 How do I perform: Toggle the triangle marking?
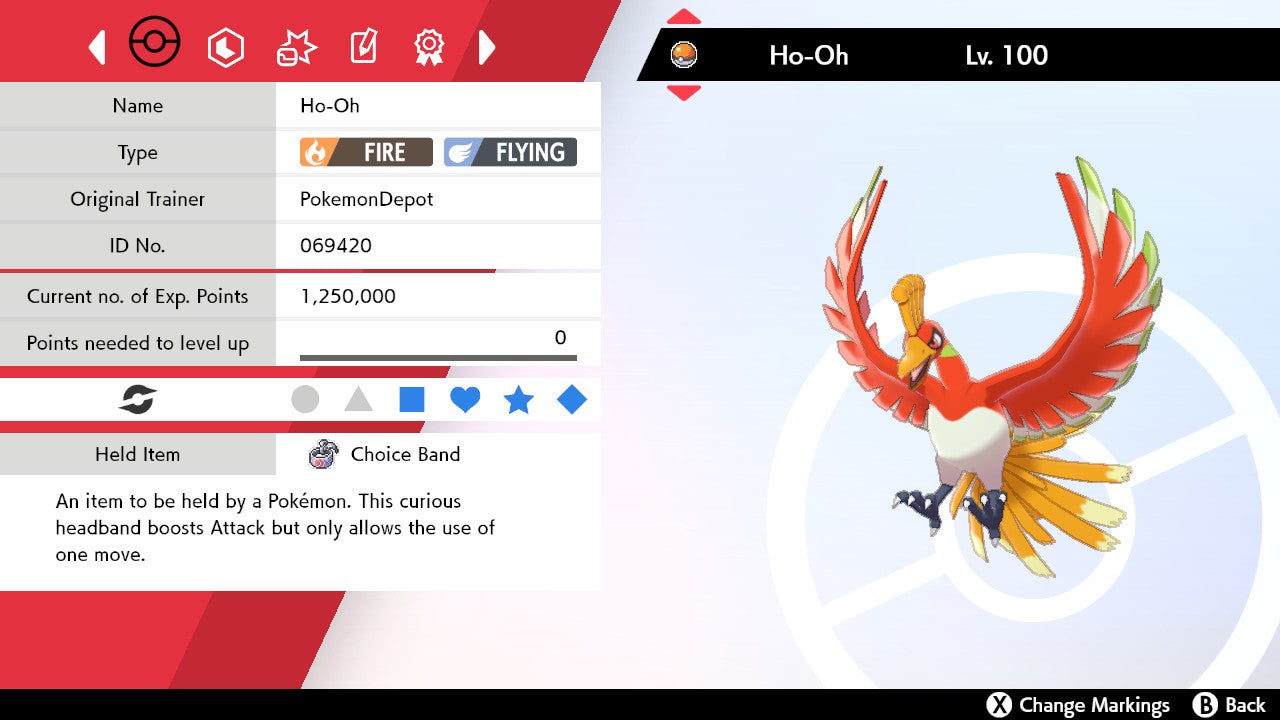[358, 400]
